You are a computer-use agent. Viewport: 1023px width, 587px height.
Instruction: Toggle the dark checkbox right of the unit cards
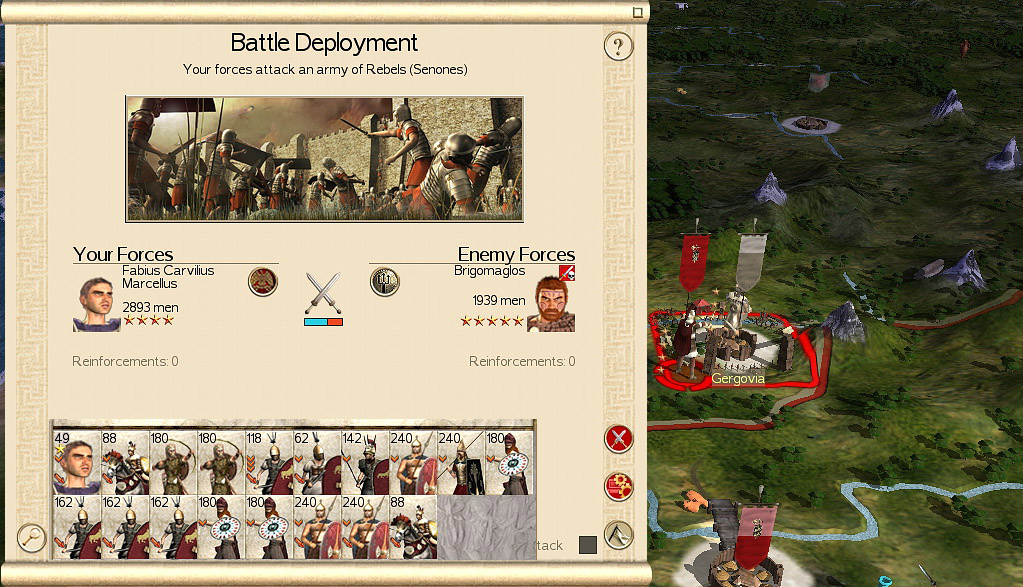588,545
